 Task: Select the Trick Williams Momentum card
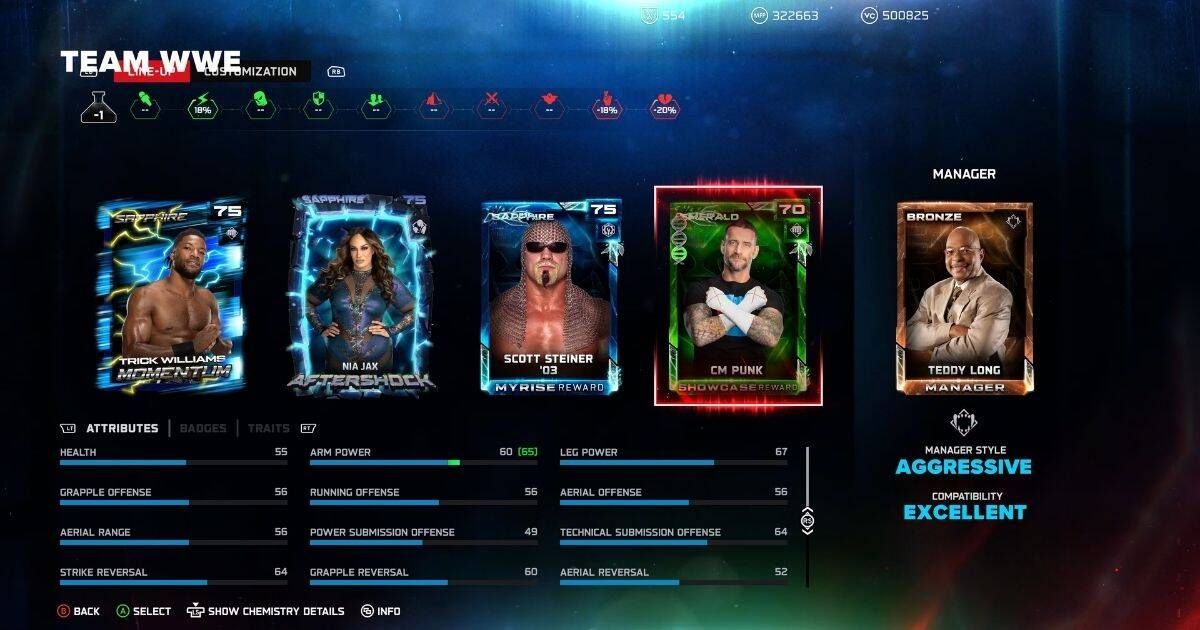pyautogui.click(x=171, y=294)
